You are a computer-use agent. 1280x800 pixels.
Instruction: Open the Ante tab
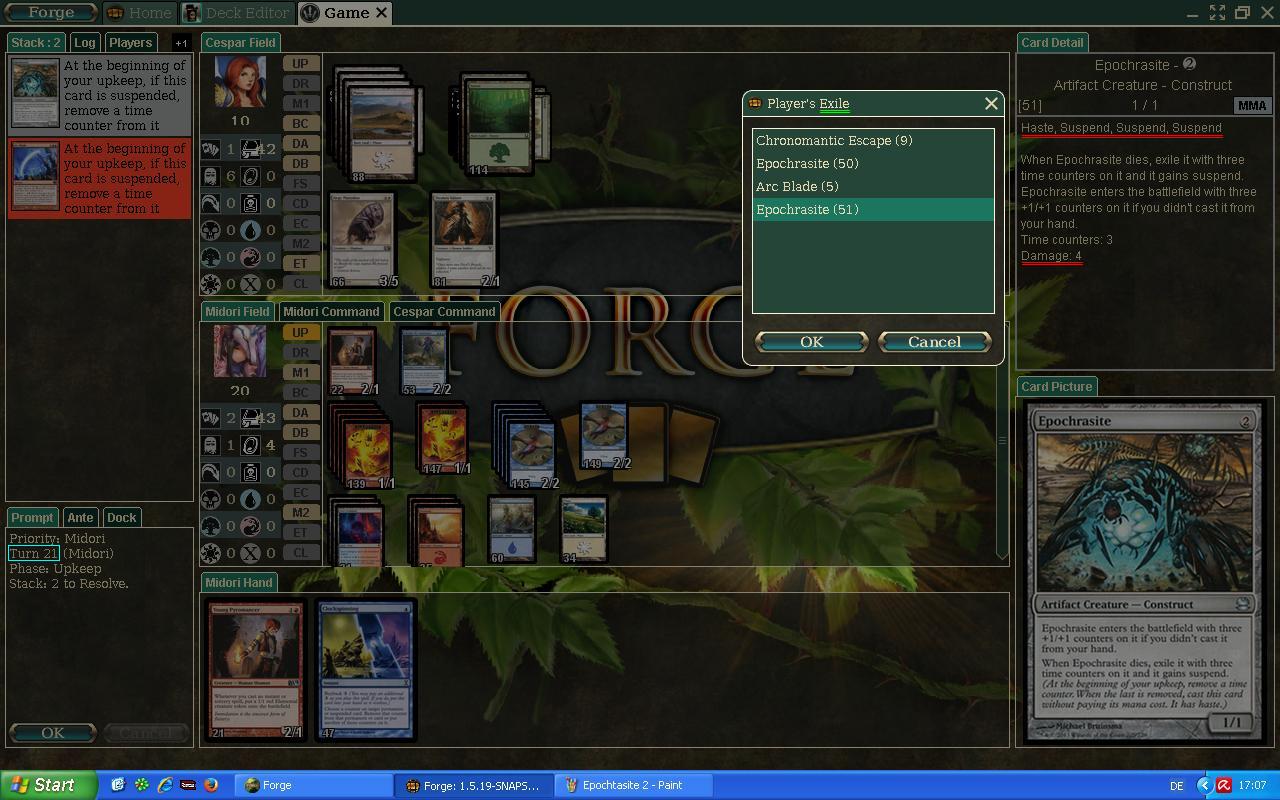click(x=80, y=517)
